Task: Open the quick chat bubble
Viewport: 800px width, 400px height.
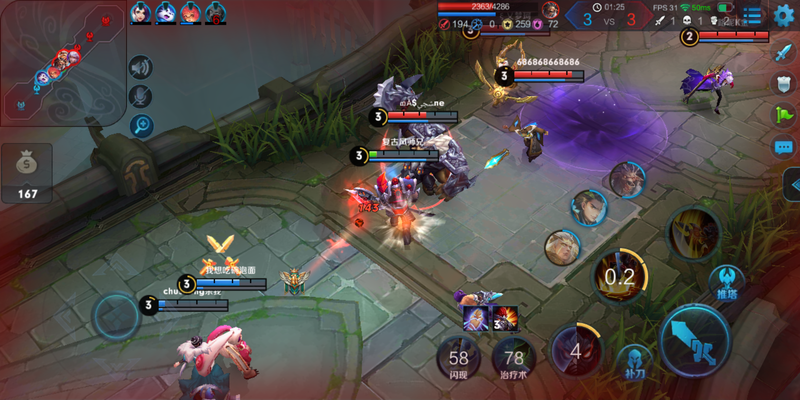Action: click(783, 147)
